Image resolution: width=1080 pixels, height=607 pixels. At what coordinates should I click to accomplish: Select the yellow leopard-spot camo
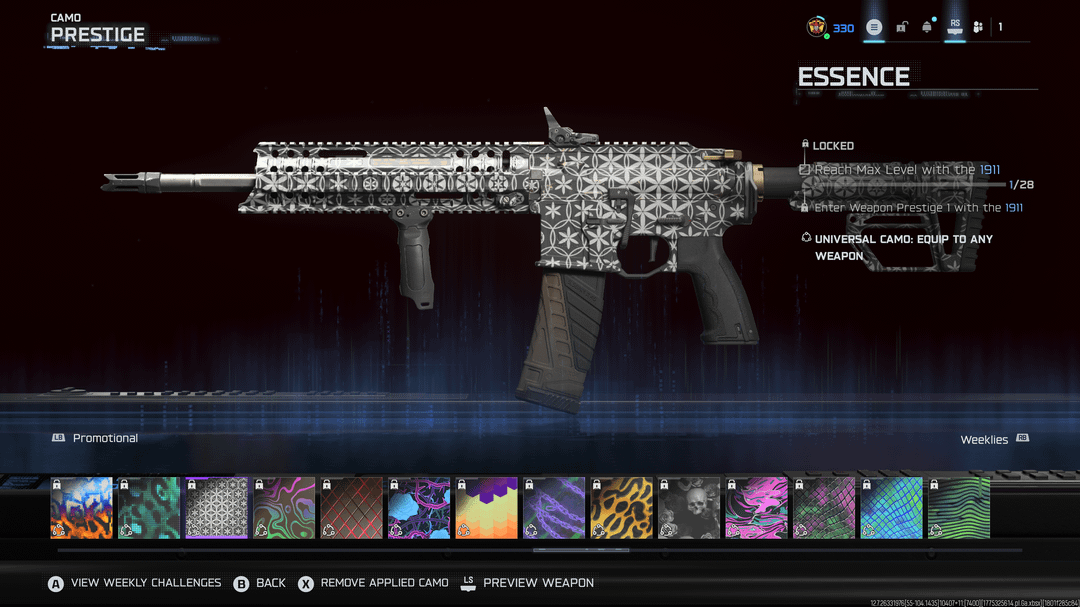coord(621,508)
